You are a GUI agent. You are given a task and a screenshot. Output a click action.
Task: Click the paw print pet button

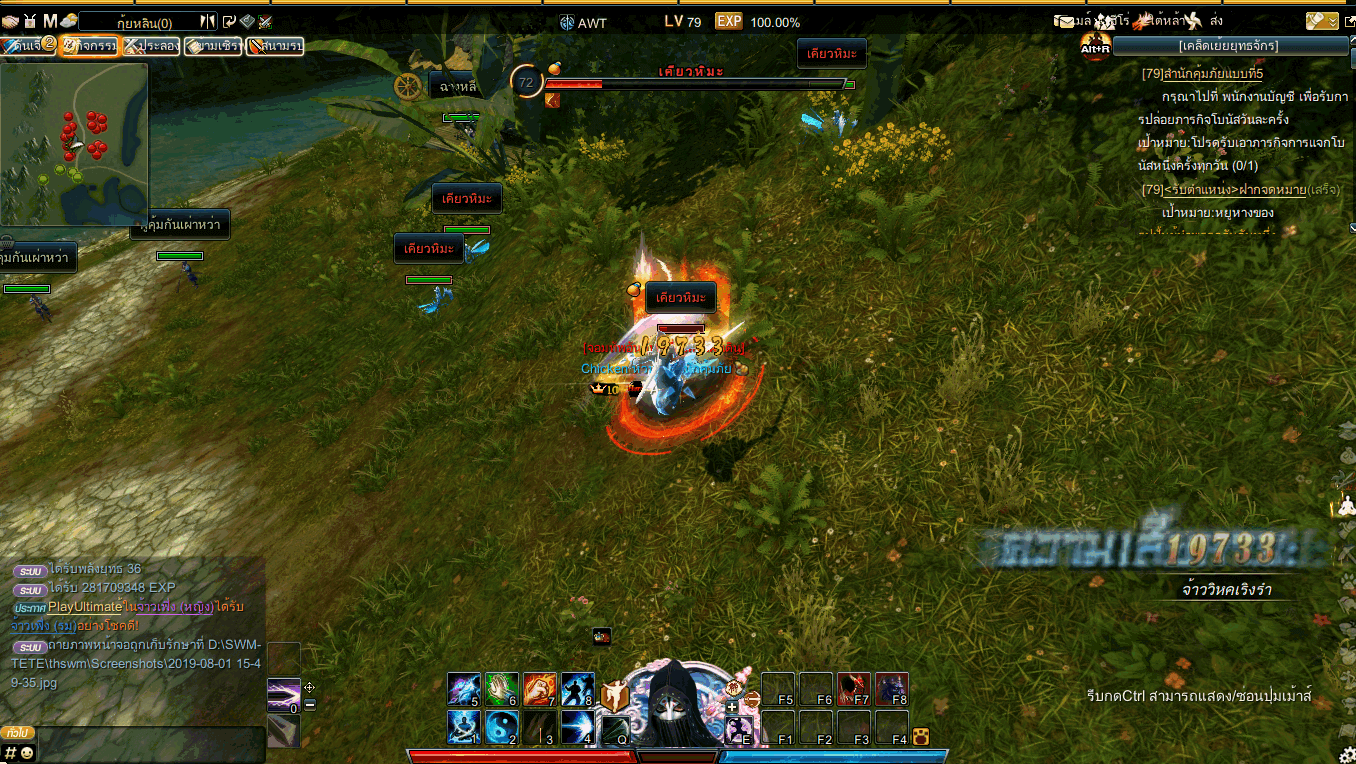[x=921, y=738]
